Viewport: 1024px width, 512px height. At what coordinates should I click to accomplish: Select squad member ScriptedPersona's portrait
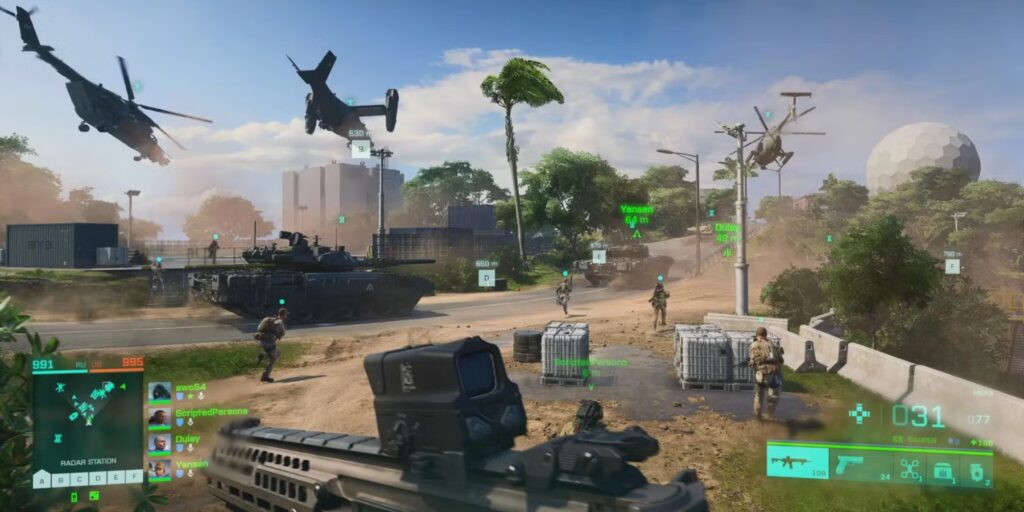[x=159, y=417]
